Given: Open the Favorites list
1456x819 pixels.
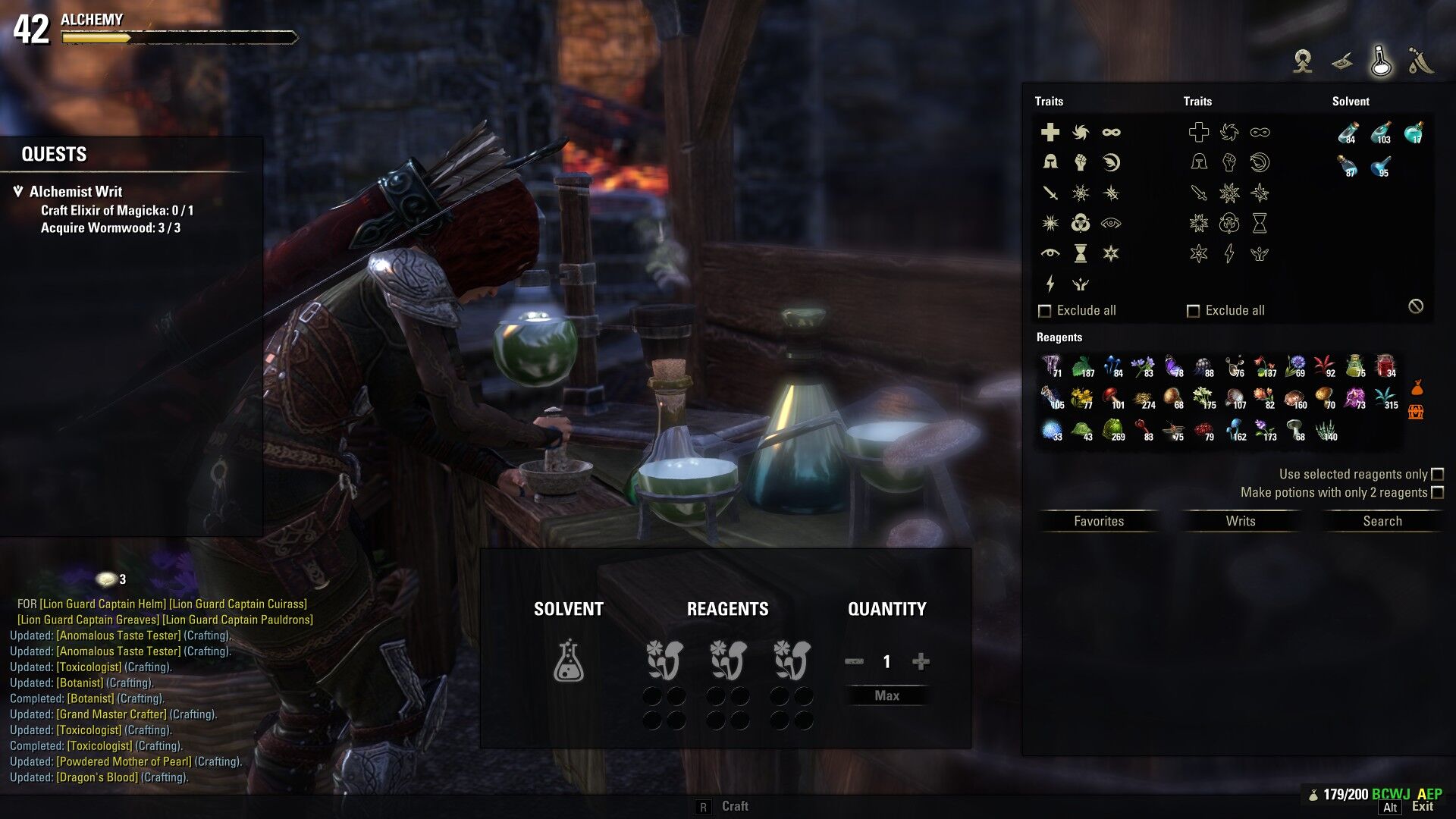Looking at the screenshot, I should coord(1099,521).
